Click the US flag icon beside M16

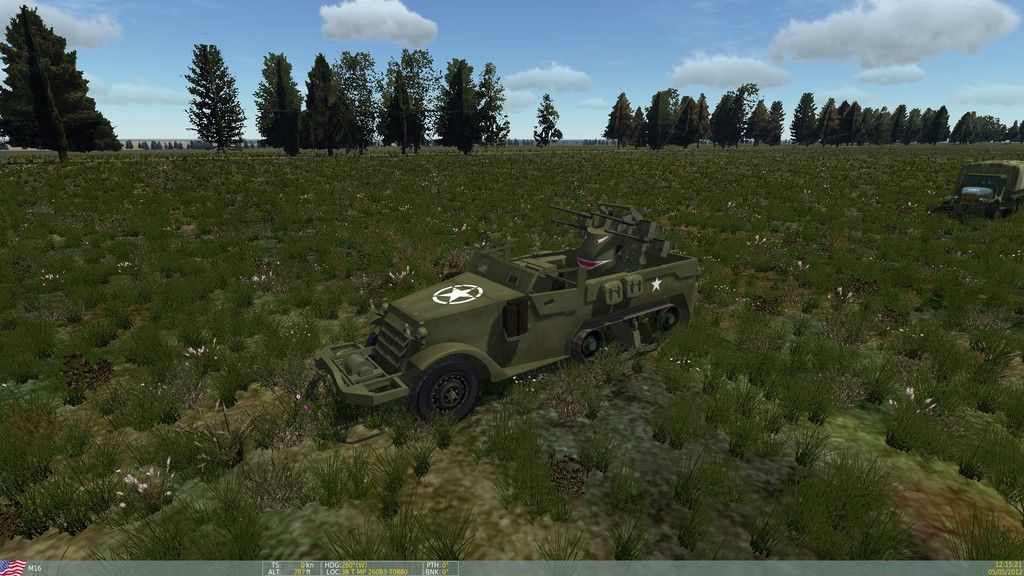click(13, 567)
